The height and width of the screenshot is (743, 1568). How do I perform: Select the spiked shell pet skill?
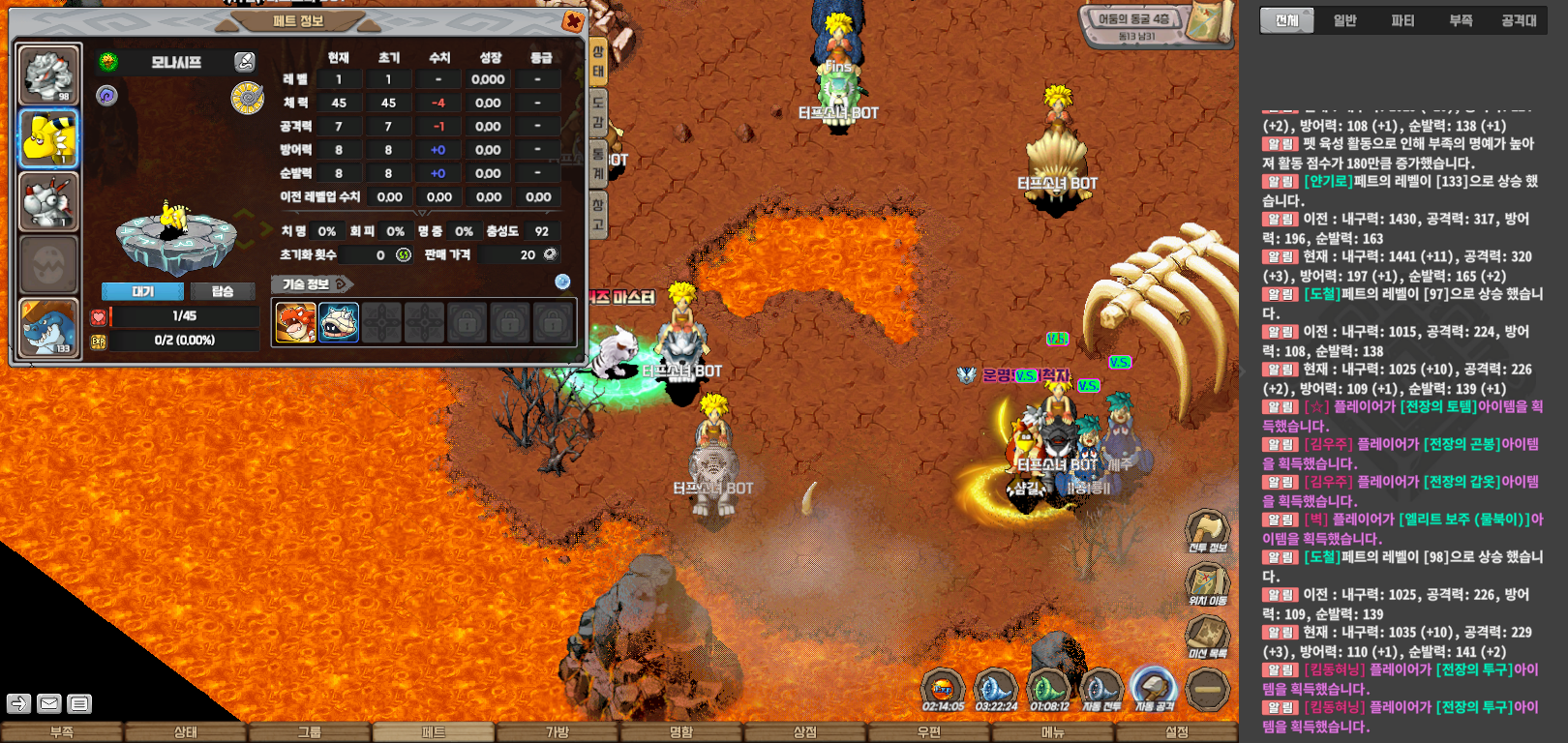click(x=339, y=322)
